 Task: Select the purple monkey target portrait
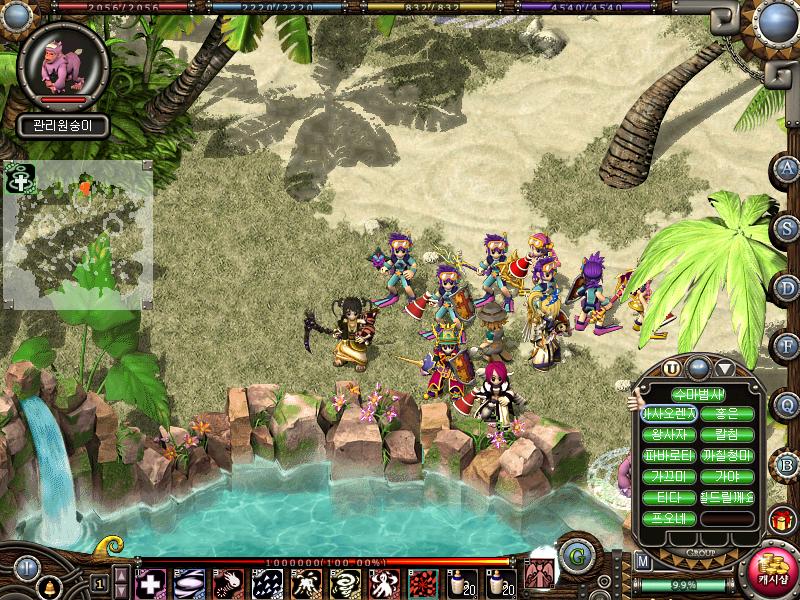tap(63, 62)
